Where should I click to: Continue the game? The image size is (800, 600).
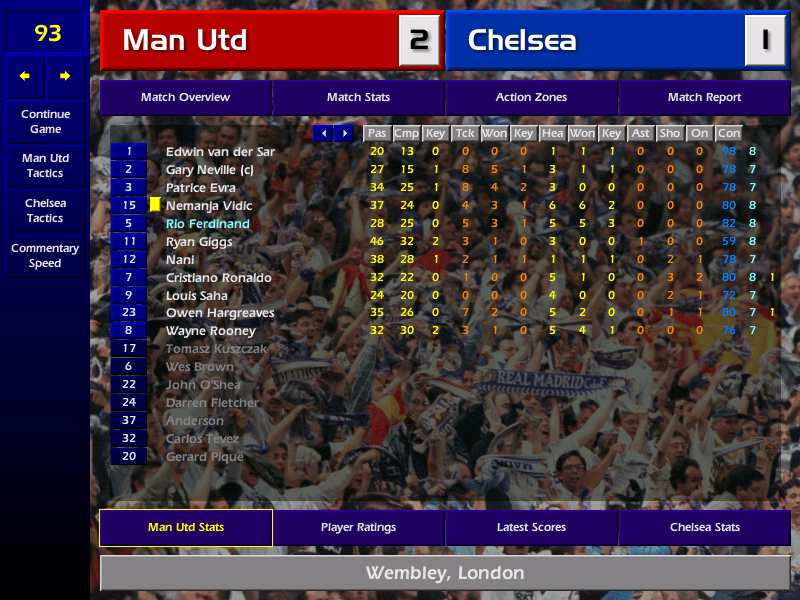point(45,121)
